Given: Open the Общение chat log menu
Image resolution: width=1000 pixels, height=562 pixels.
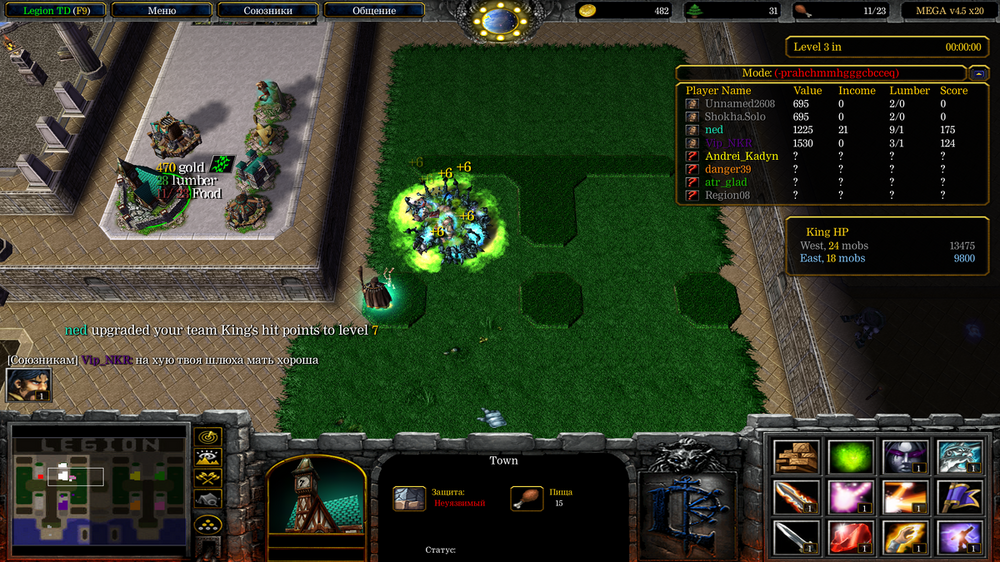Looking at the screenshot, I should pyautogui.click(x=374, y=11).
